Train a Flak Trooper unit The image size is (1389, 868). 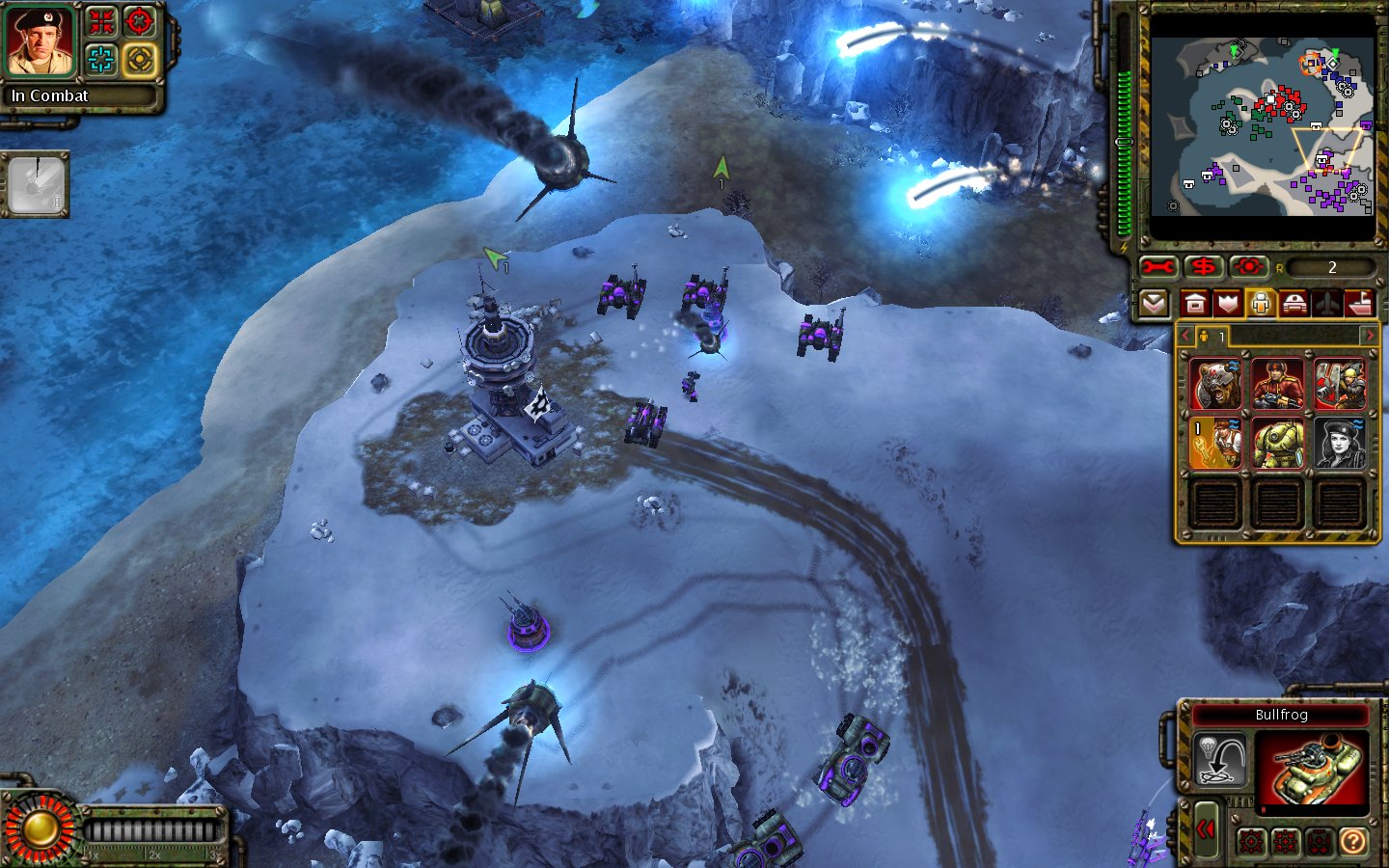click(x=1340, y=385)
